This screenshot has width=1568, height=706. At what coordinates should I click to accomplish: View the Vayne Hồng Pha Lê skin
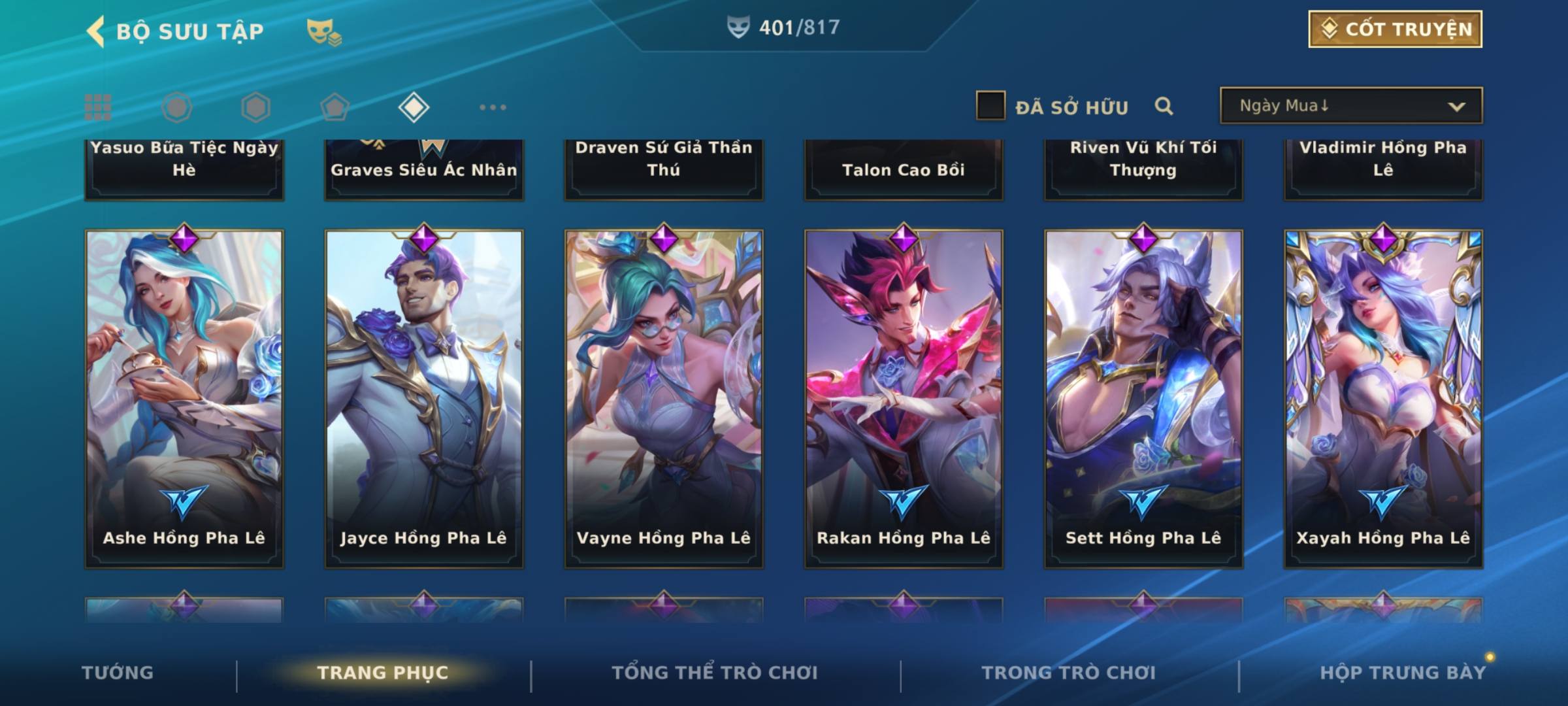point(664,397)
